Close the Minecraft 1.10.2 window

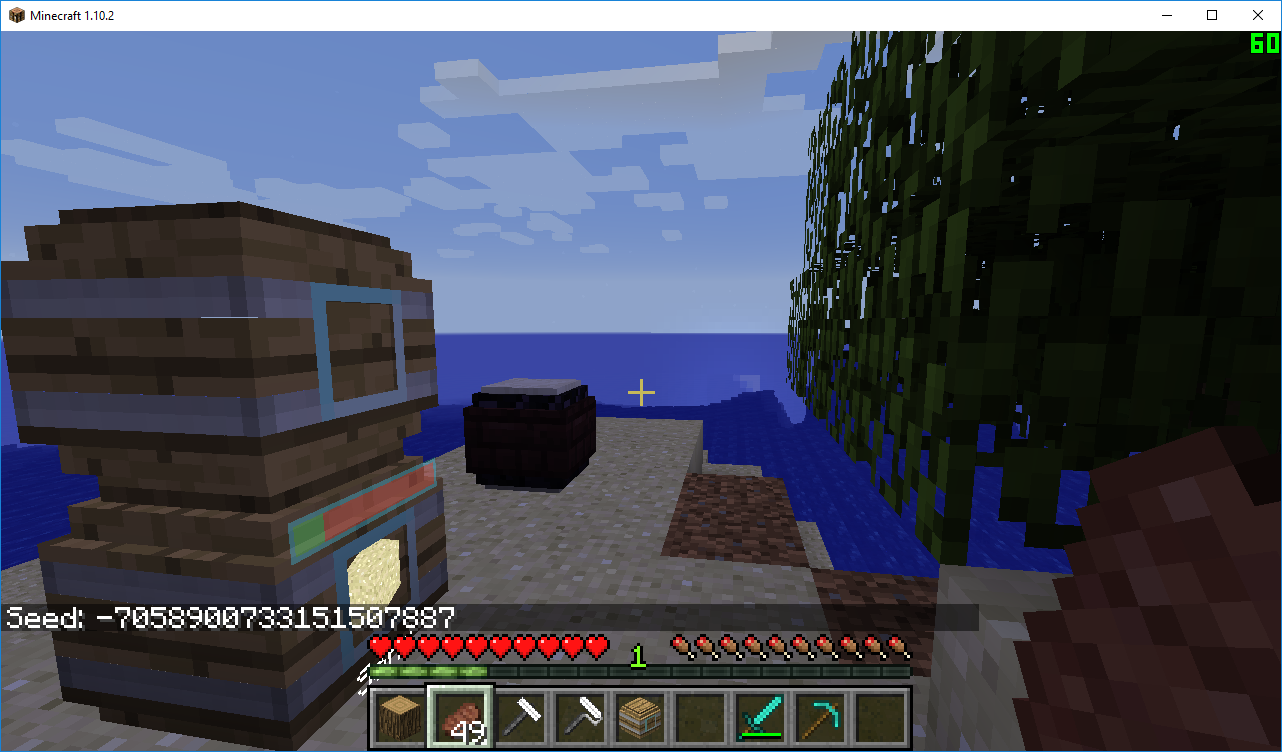point(1258,15)
